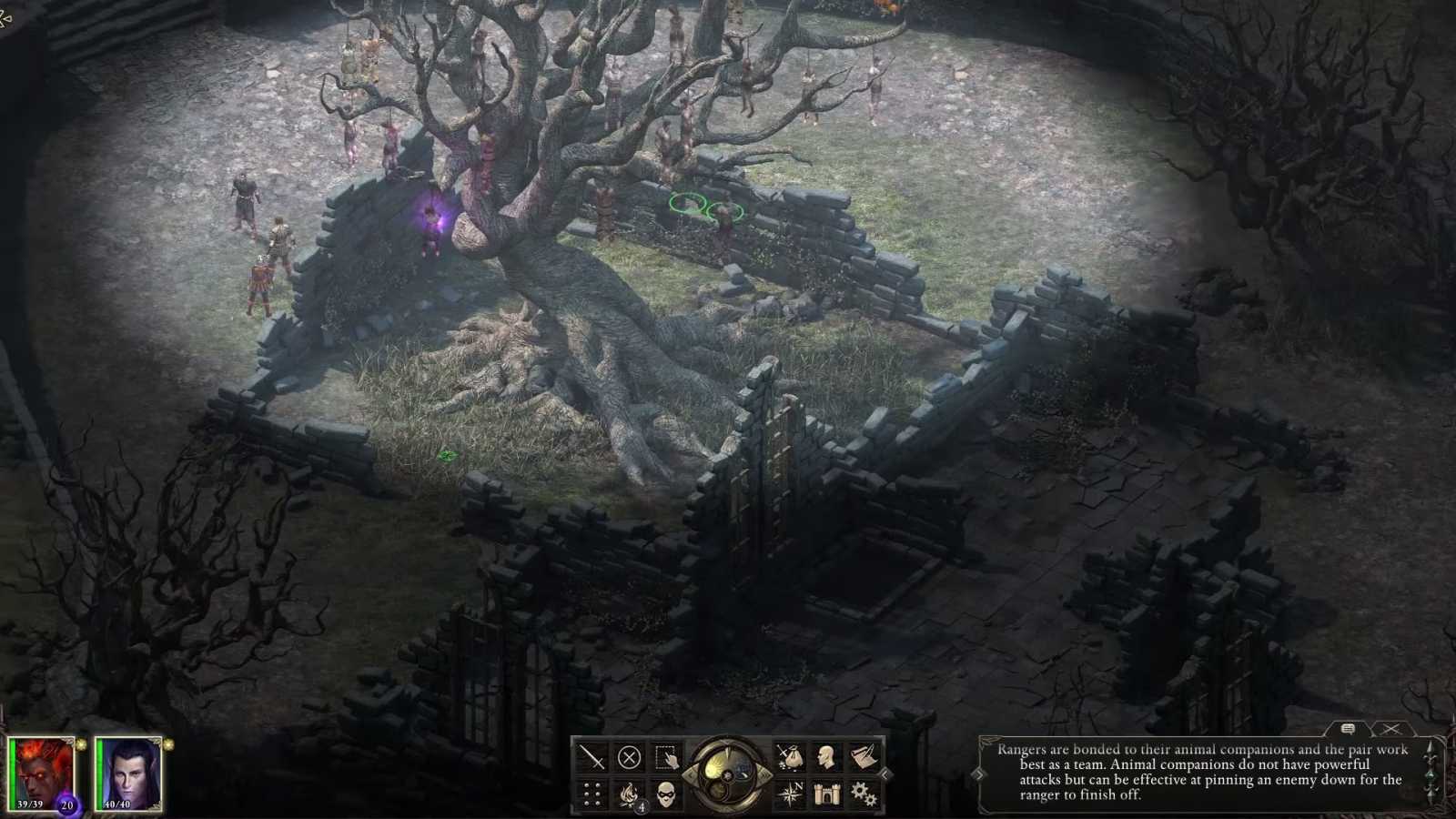Close the ranger tip message box
1456x819 pixels.
coord(1390,728)
